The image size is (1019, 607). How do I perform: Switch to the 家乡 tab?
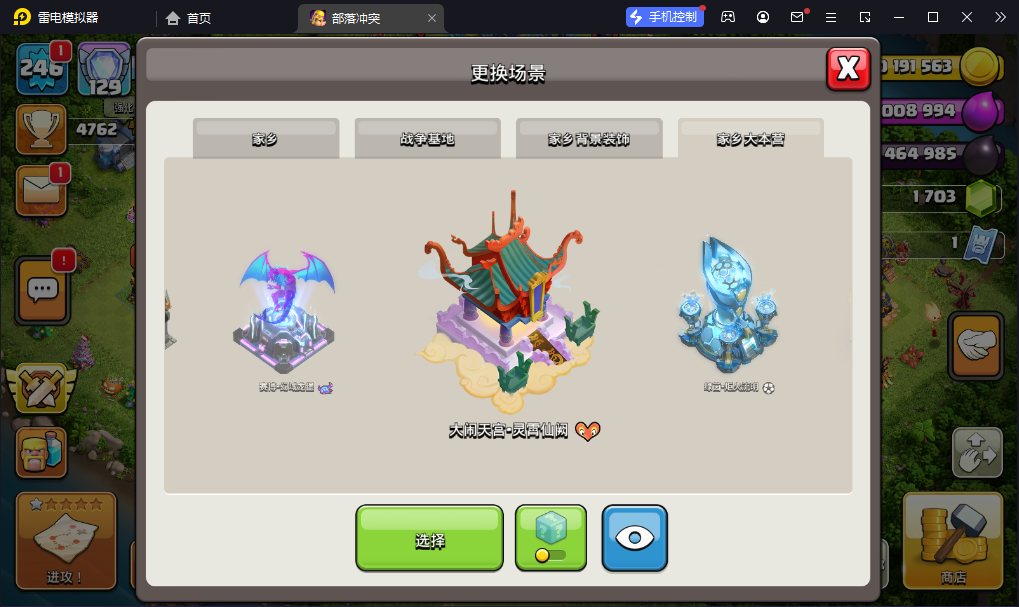[266, 139]
